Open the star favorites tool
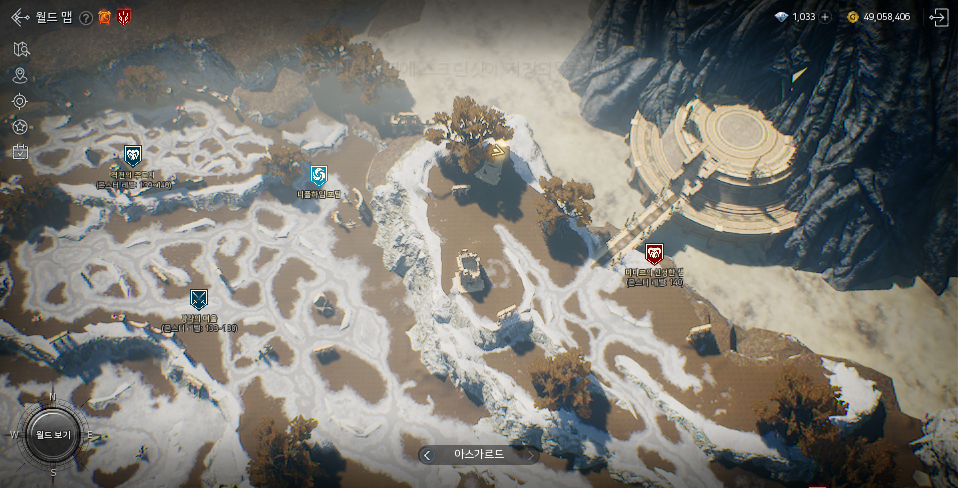The height and width of the screenshot is (488, 958). pos(20,127)
